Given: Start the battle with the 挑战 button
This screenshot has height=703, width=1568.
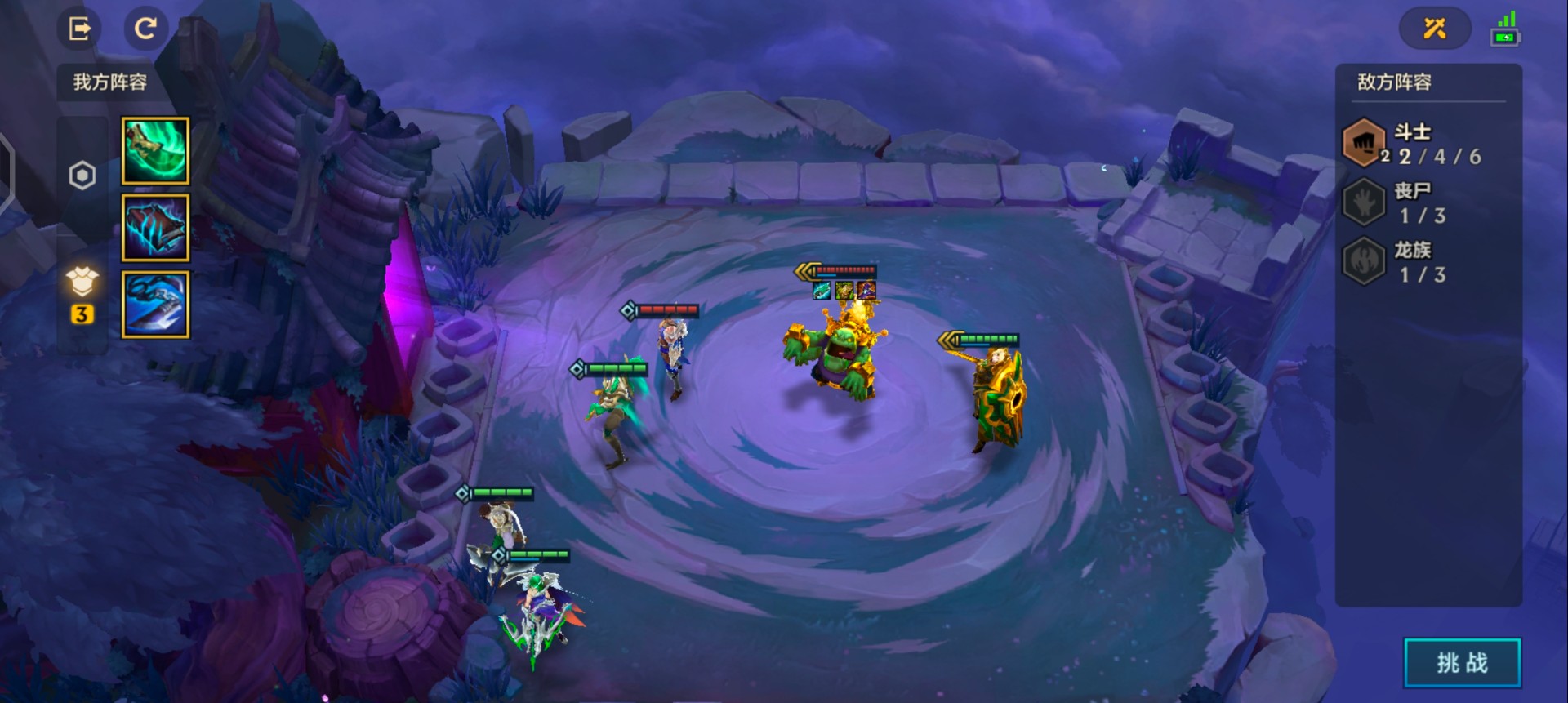Looking at the screenshot, I should (x=1462, y=662).
